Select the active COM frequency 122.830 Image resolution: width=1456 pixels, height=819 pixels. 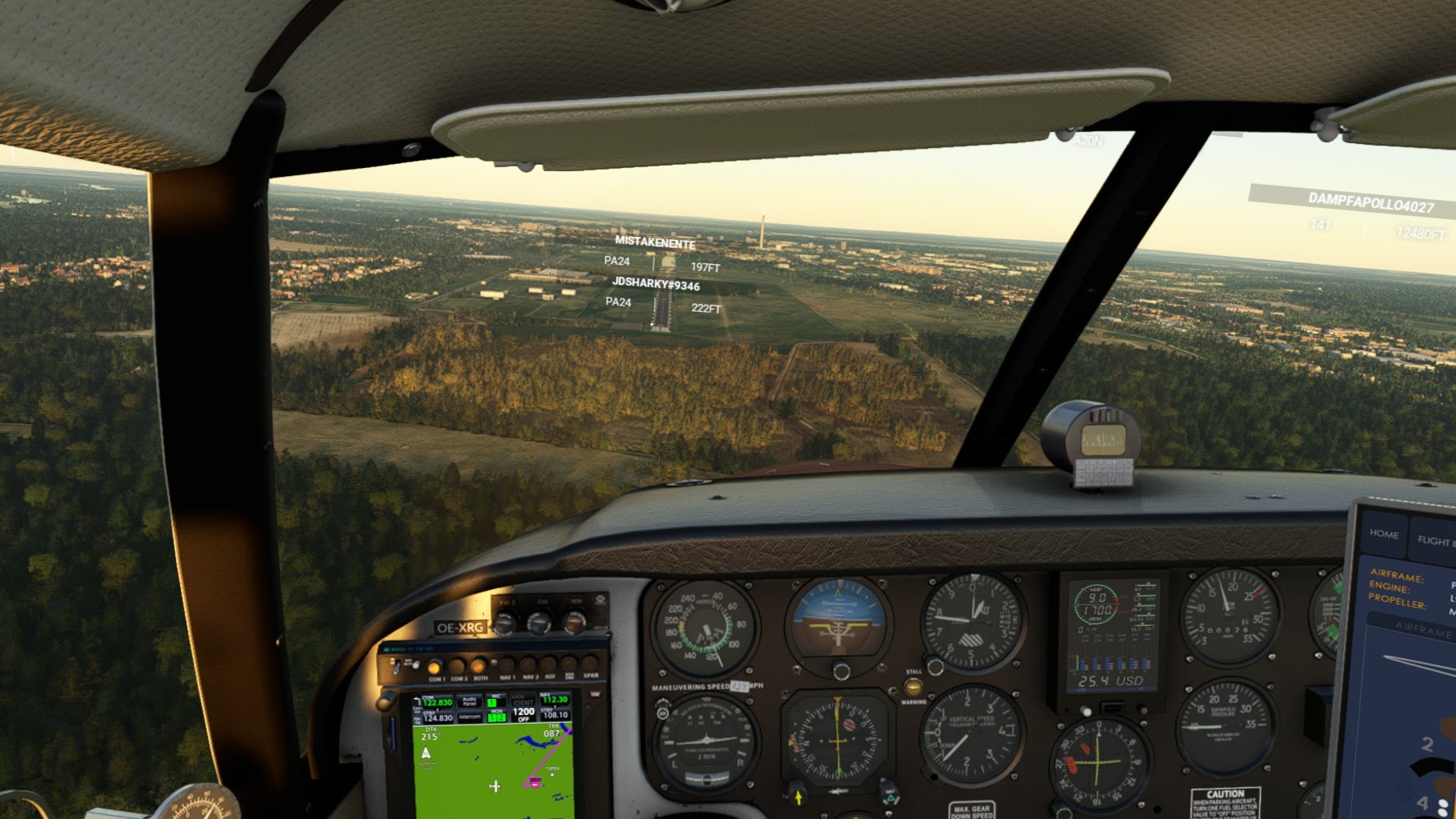(437, 702)
